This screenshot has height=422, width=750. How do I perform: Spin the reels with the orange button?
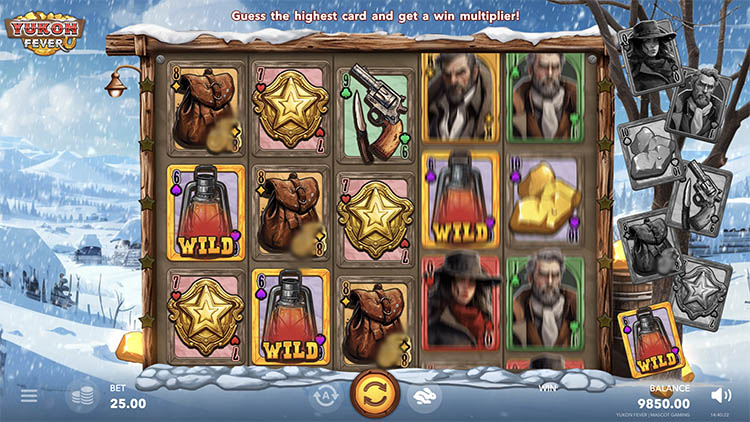click(375, 393)
